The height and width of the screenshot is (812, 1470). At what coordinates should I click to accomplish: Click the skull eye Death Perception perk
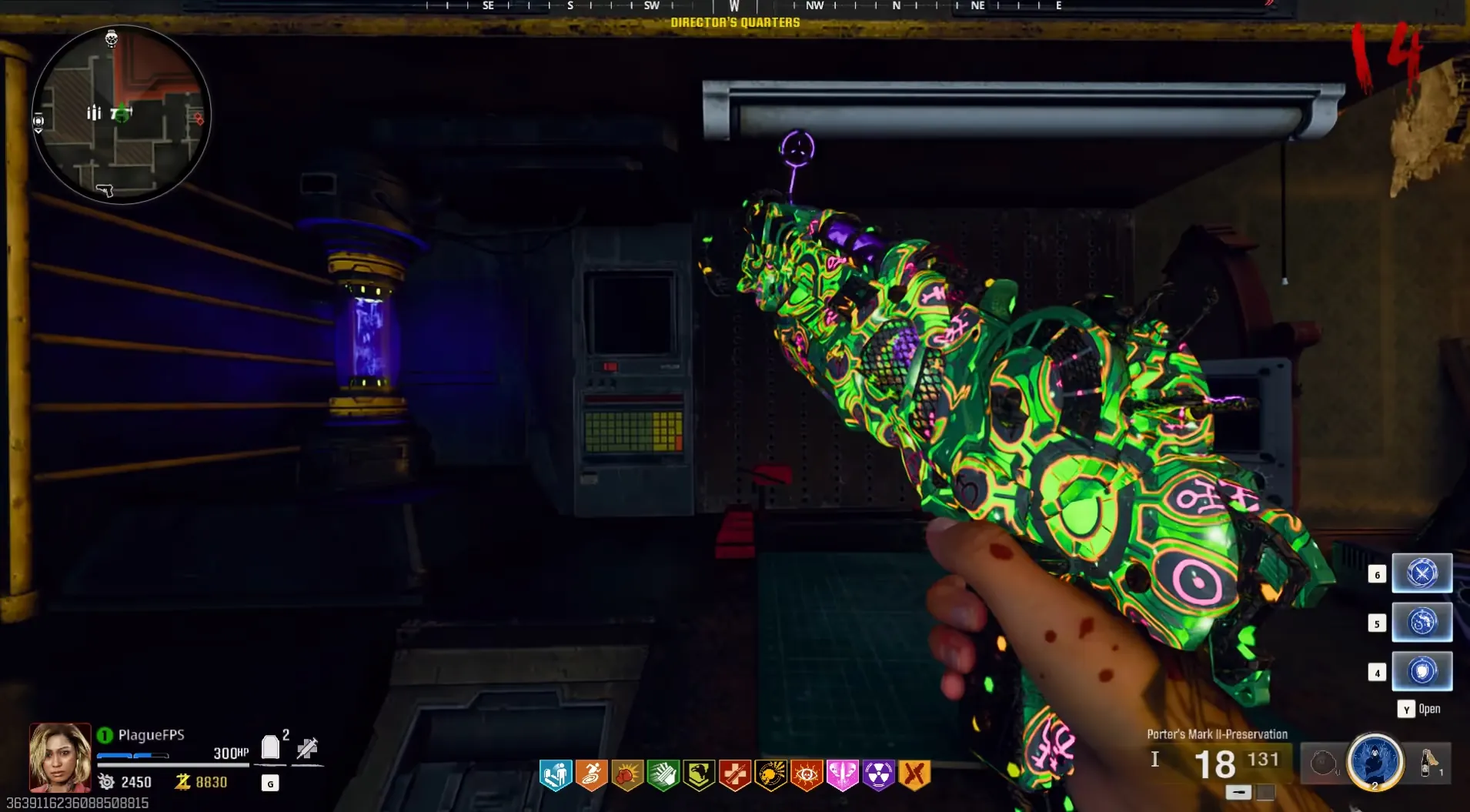point(807,775)
